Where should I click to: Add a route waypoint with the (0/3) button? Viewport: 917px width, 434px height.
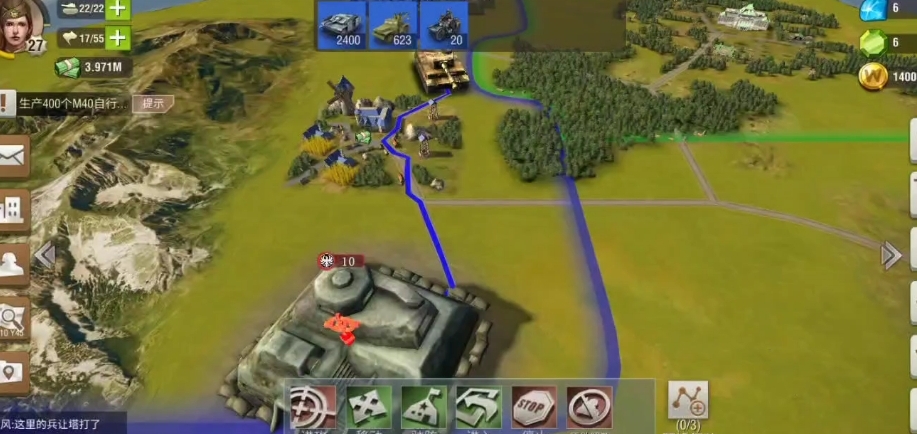pos(688,404)
